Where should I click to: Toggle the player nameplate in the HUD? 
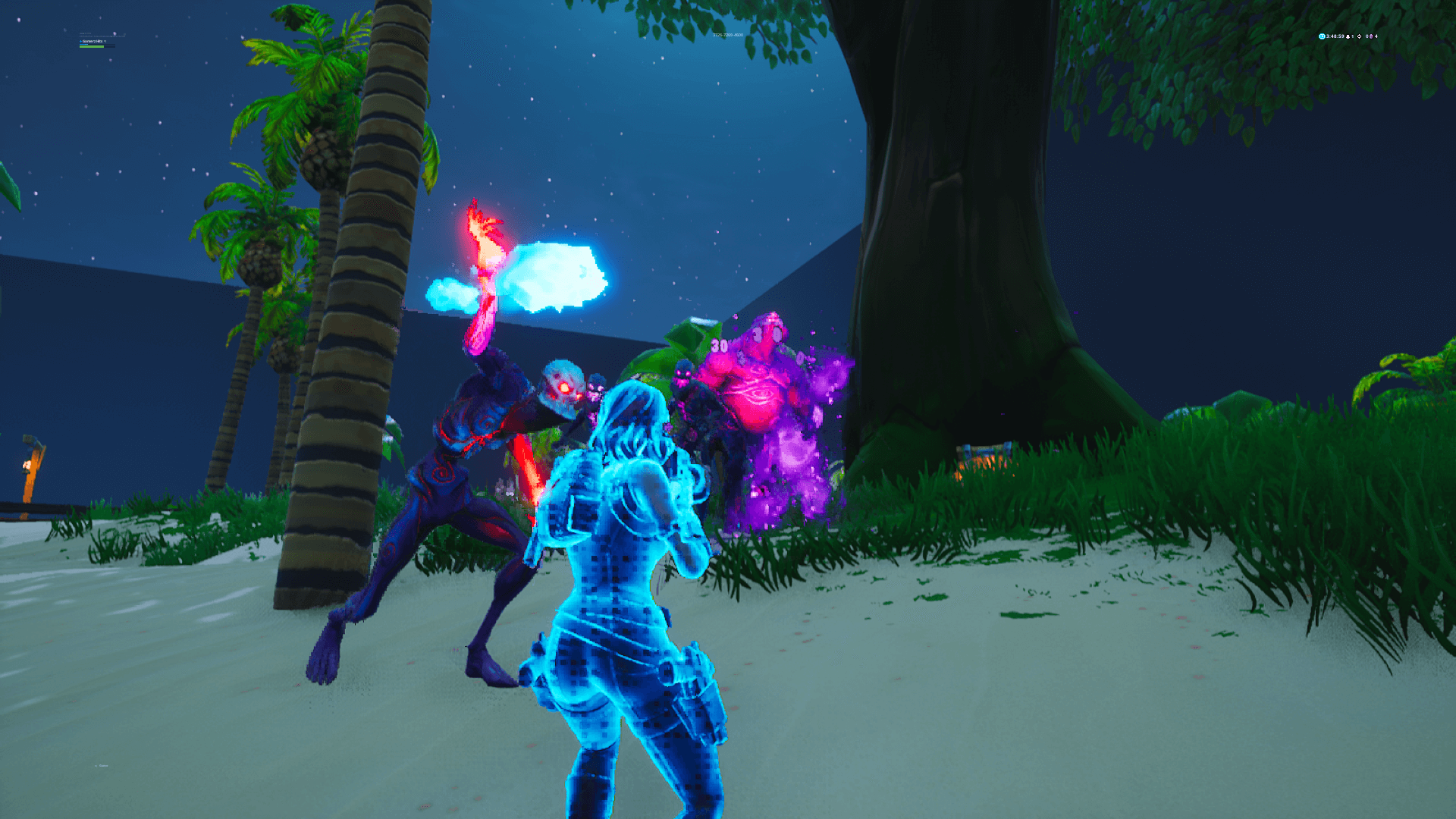tap(91, 41)
